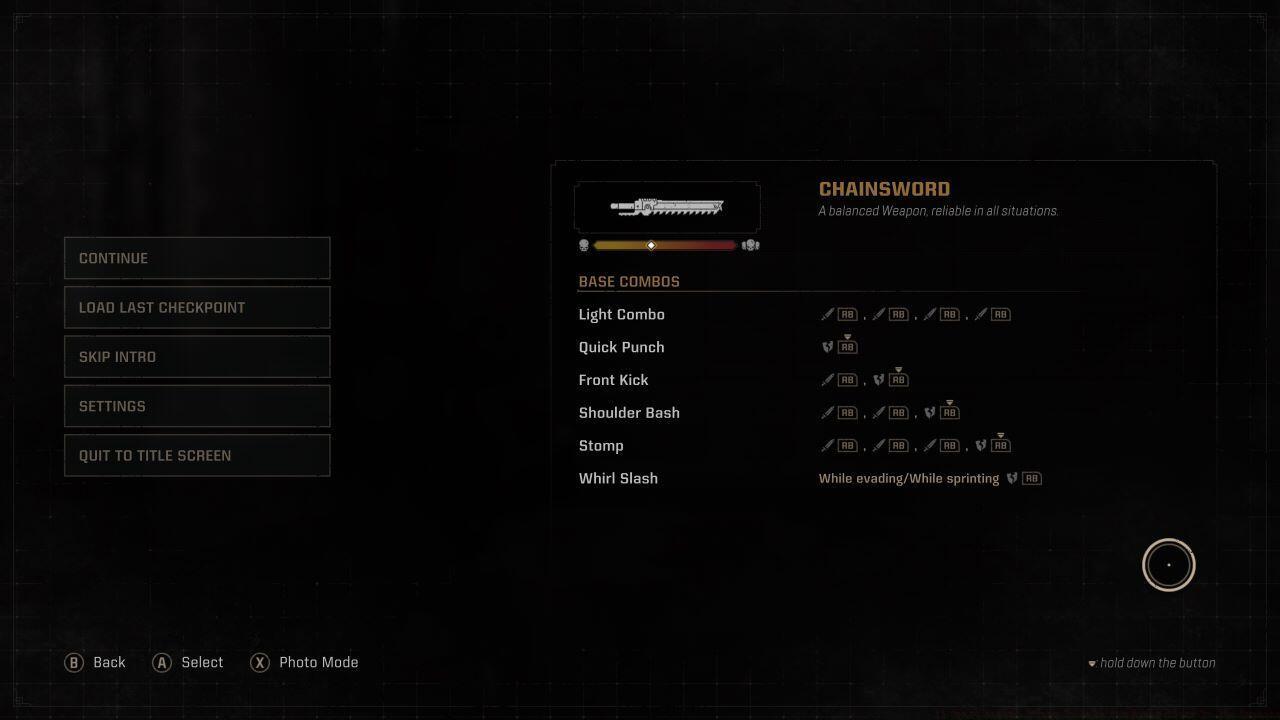Image resolution: width=1280 pixels, height=720 pixels.
Task: Choose QUIT TO TITLE SCREEN
Action: [197, 455]
